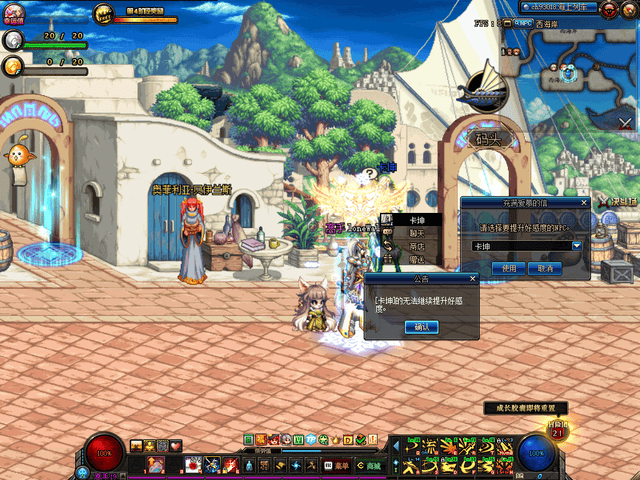Choose 聊天 in the NPC menu
The width and height of the screenshot is (640, 480).
417,232
